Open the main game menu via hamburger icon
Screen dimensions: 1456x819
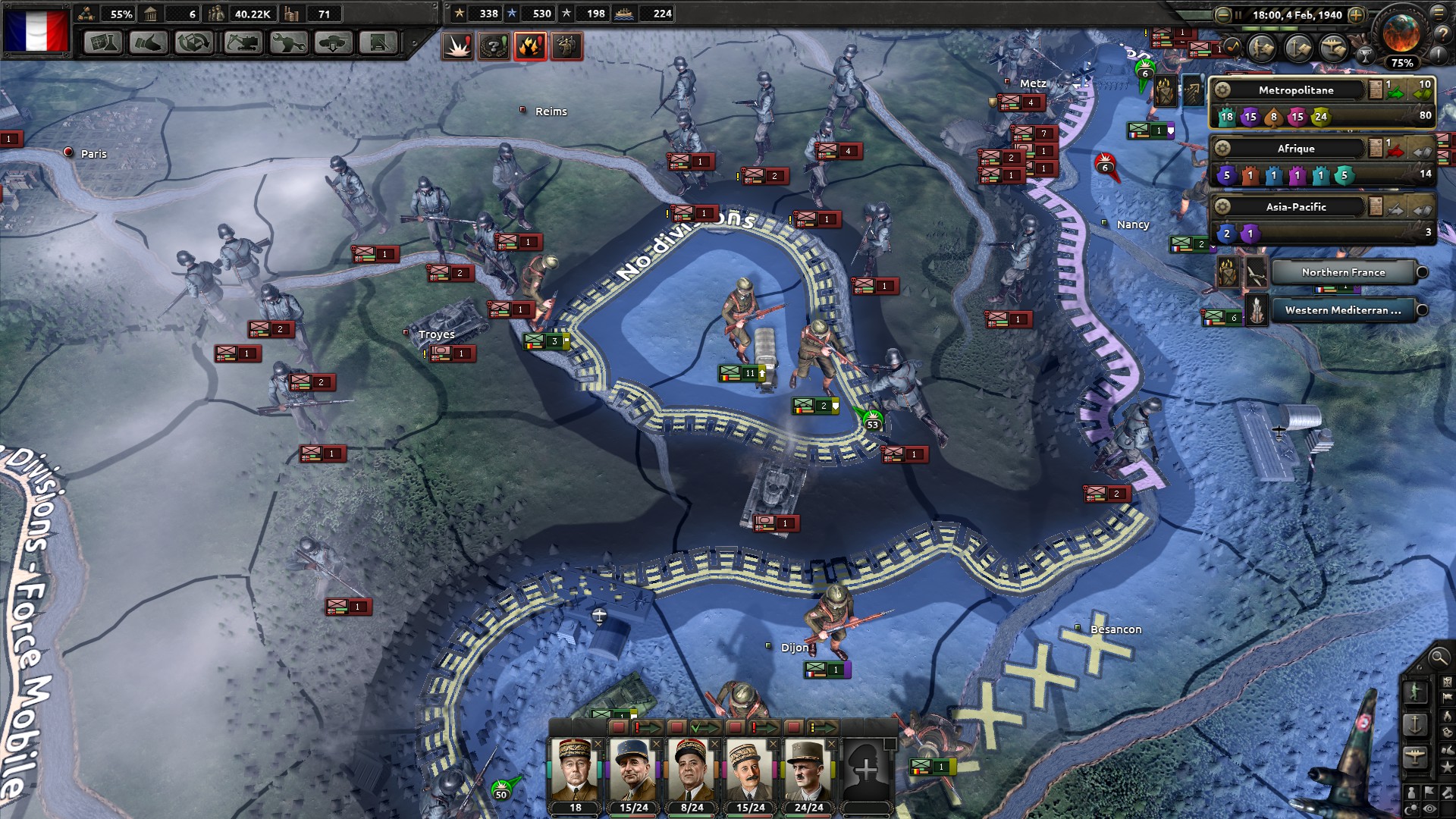tap(1439, 14)
